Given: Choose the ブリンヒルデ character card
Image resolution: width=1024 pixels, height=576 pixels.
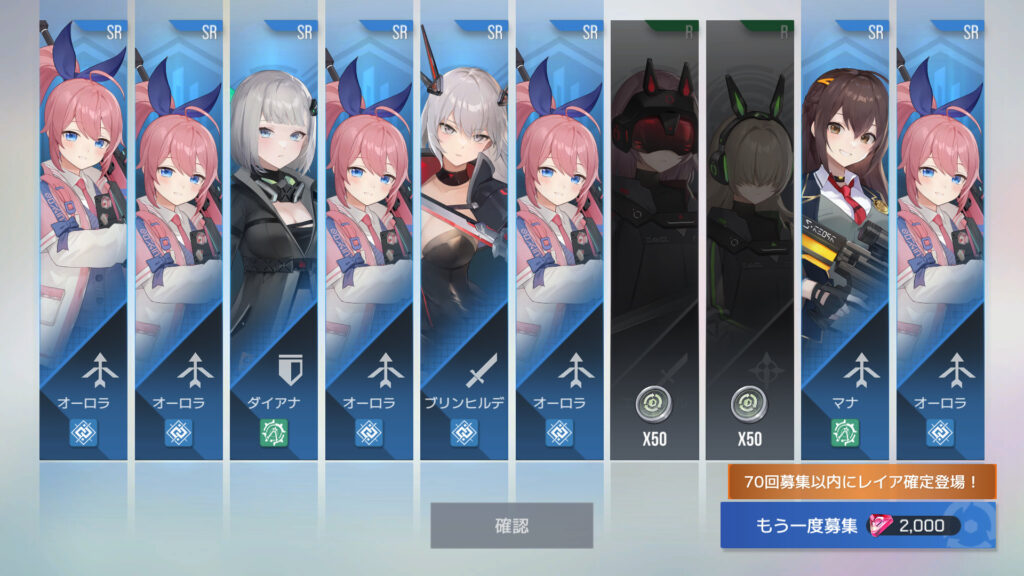Looking at the screenshot, I should (464, 240).
